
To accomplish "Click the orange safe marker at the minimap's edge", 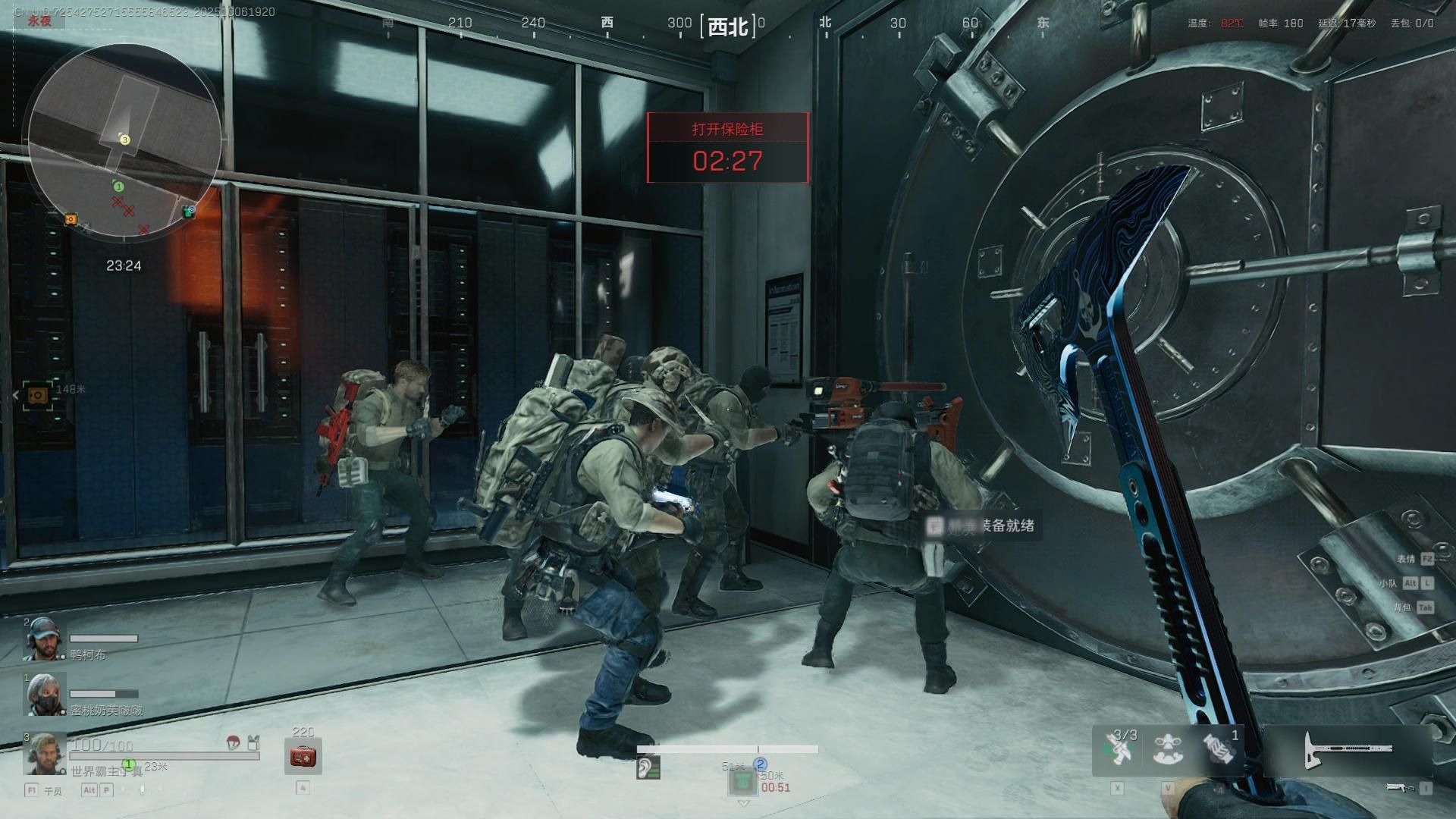I will (71, 219).
